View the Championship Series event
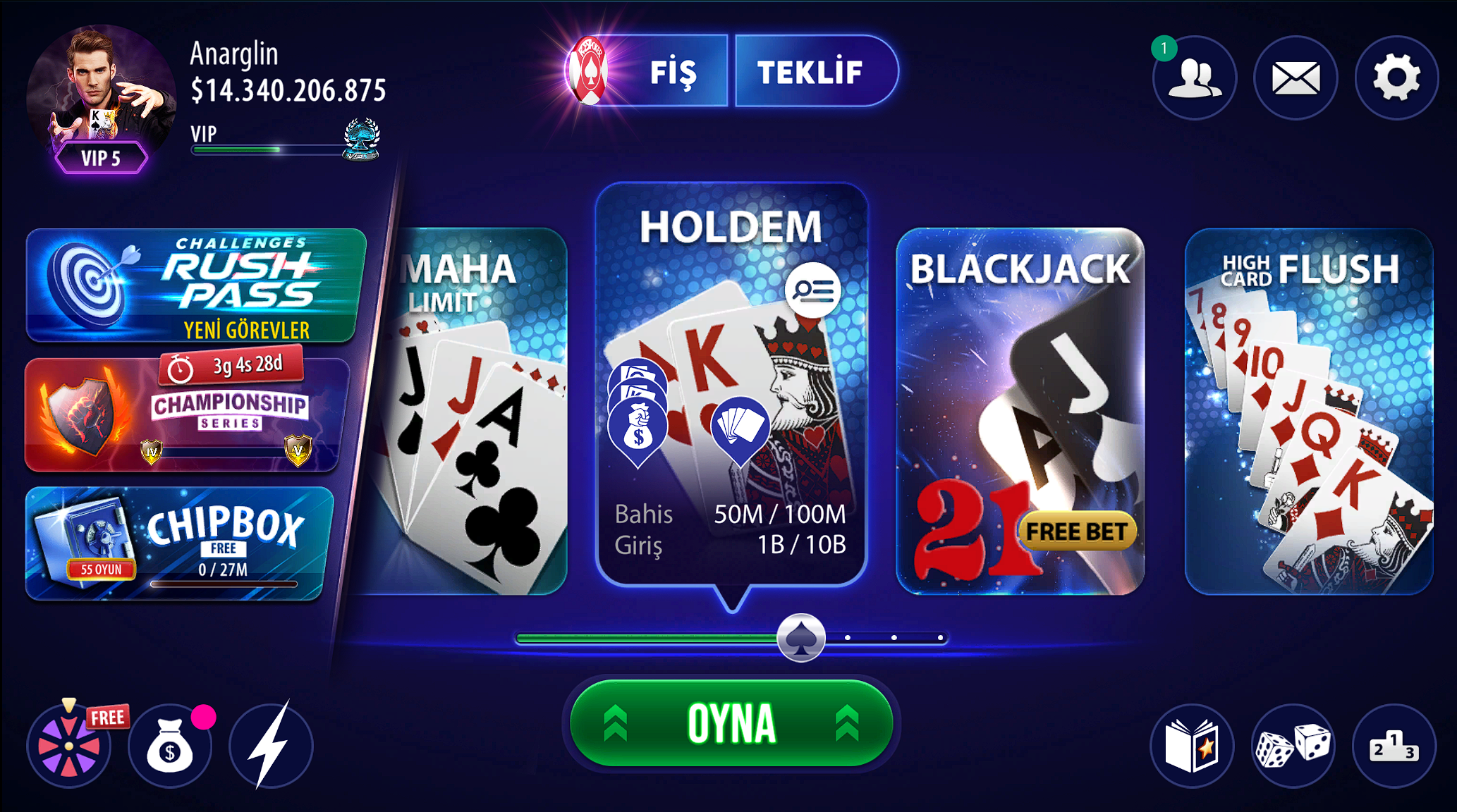This screenshot has height=812, width=1457. (187, 415)
